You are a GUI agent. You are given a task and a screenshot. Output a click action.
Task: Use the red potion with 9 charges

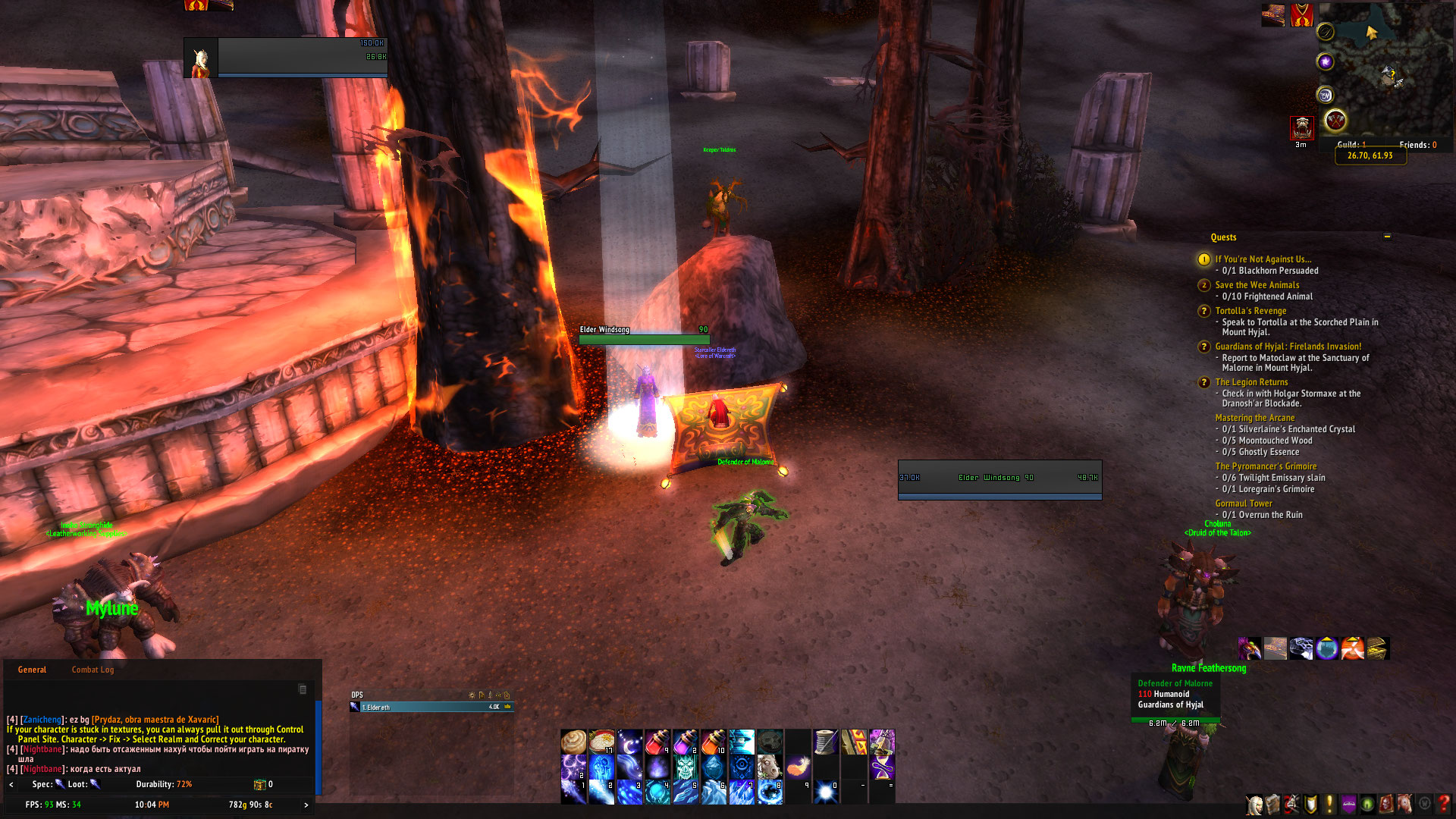657,742
